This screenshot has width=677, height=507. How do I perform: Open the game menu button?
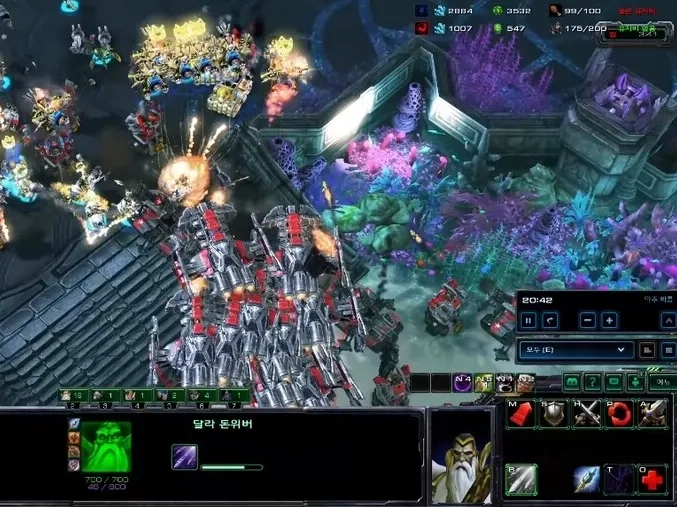tap(661, 382)
